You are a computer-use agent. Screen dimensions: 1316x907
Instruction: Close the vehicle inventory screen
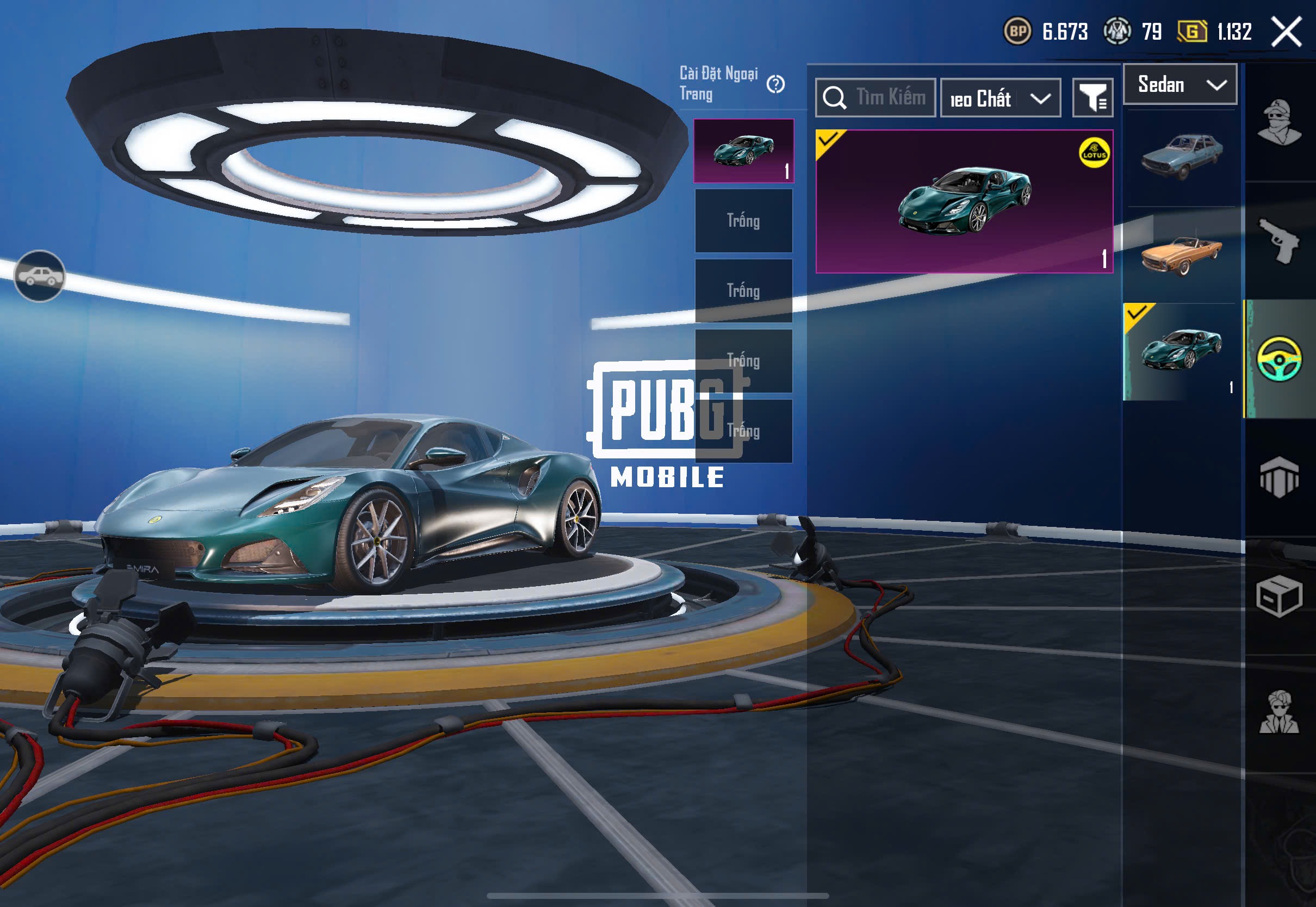[x=1287, y=31]
